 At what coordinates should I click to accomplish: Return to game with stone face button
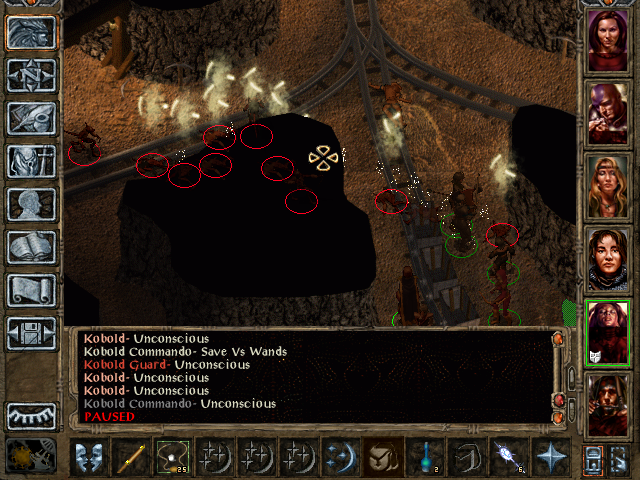point(31,32)
